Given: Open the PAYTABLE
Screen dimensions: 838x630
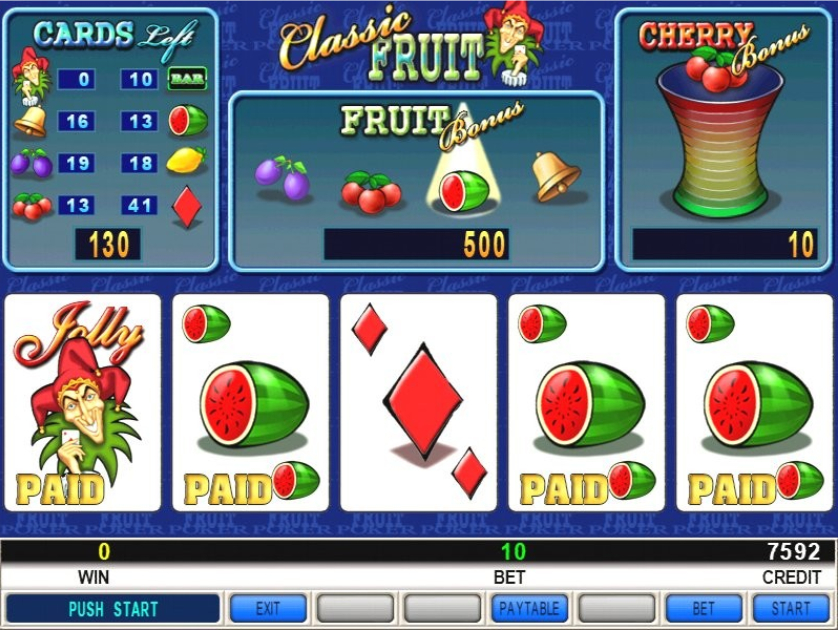Looking at the screenshot, I should coord(529,608).
